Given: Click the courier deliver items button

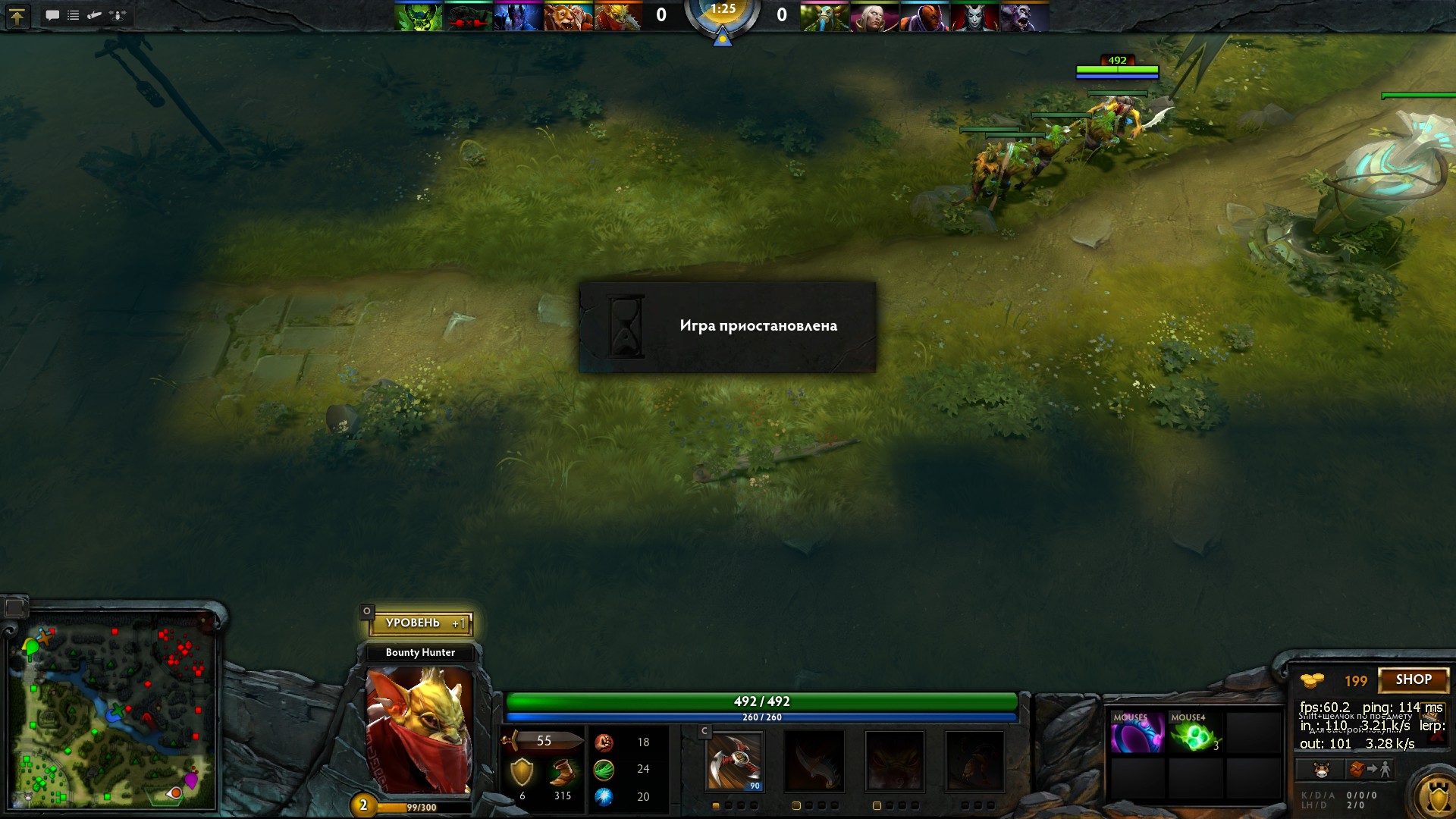Looking at the screenshot, I should coord(1370,770).
